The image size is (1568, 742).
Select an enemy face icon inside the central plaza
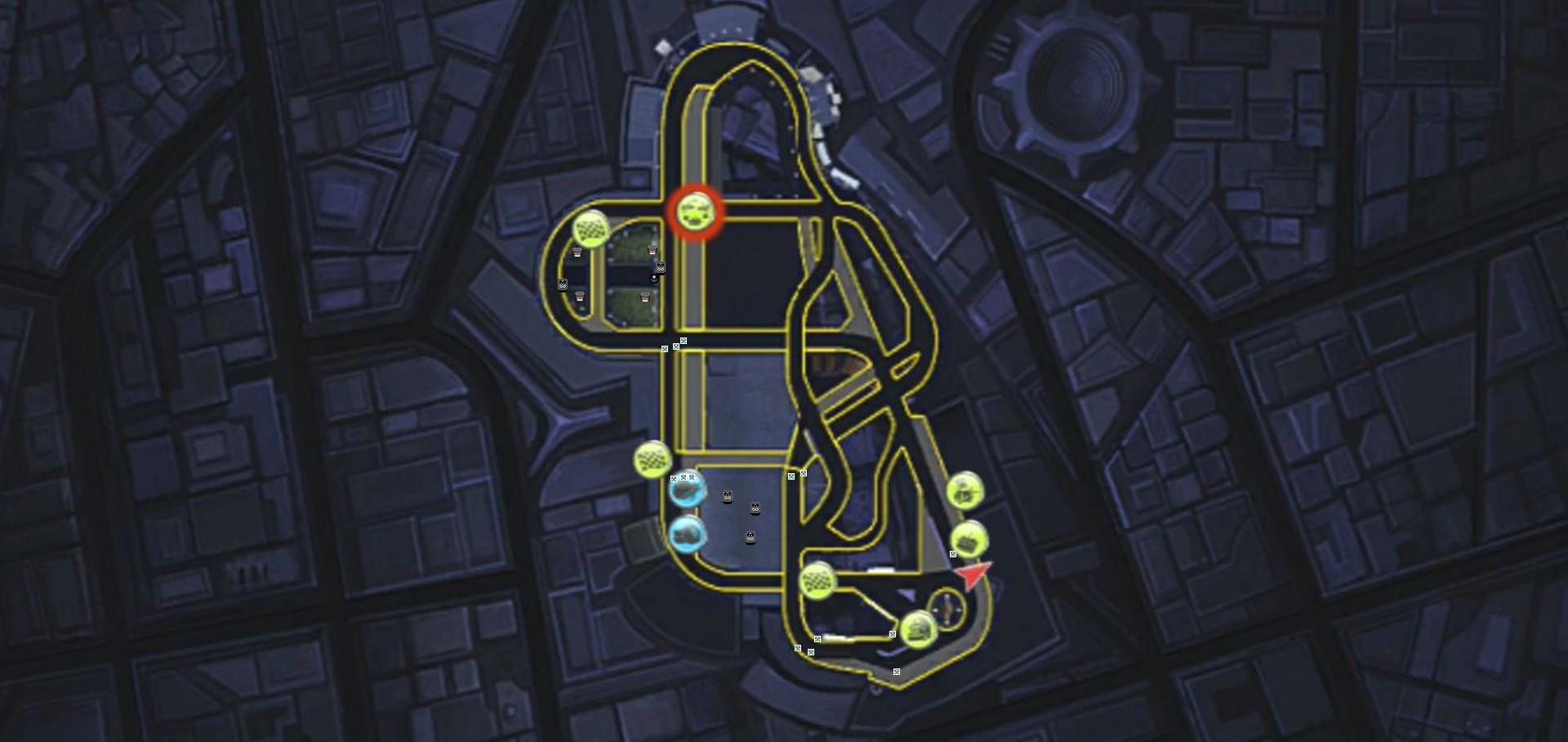point(727,497)
